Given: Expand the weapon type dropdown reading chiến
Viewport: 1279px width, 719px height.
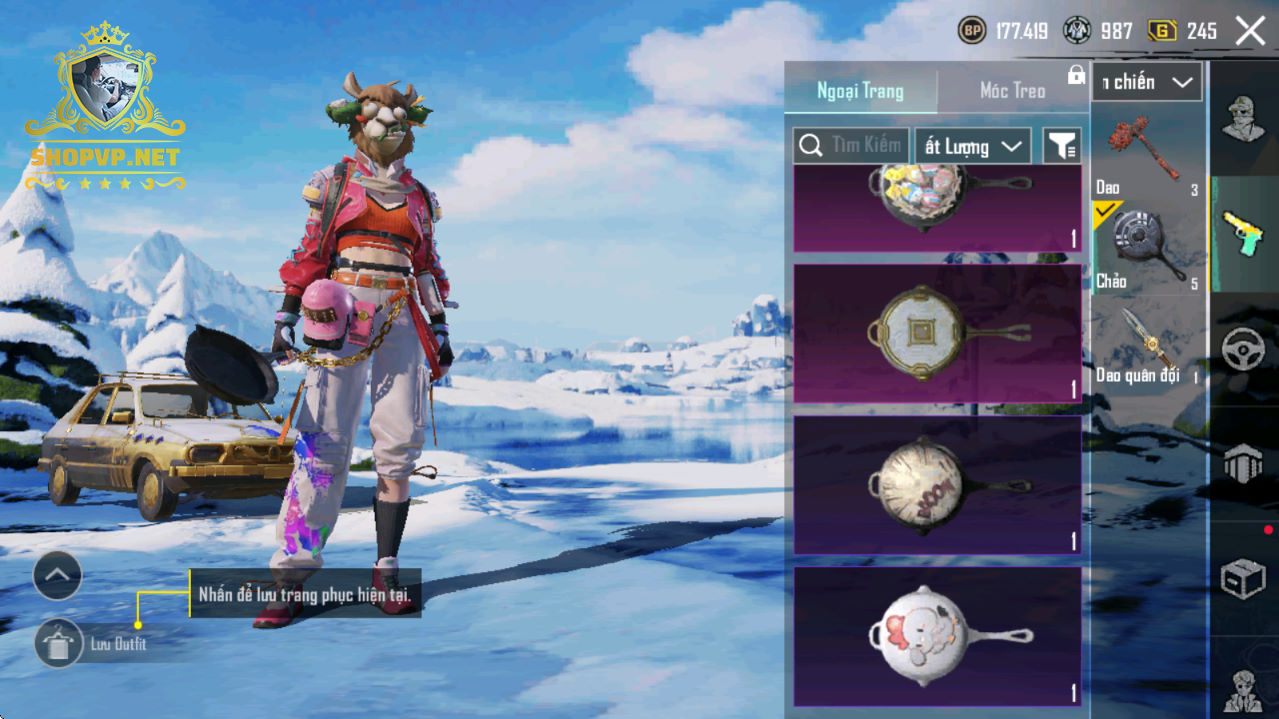Looking at the screenshot, I should (x=1147, y=83).
